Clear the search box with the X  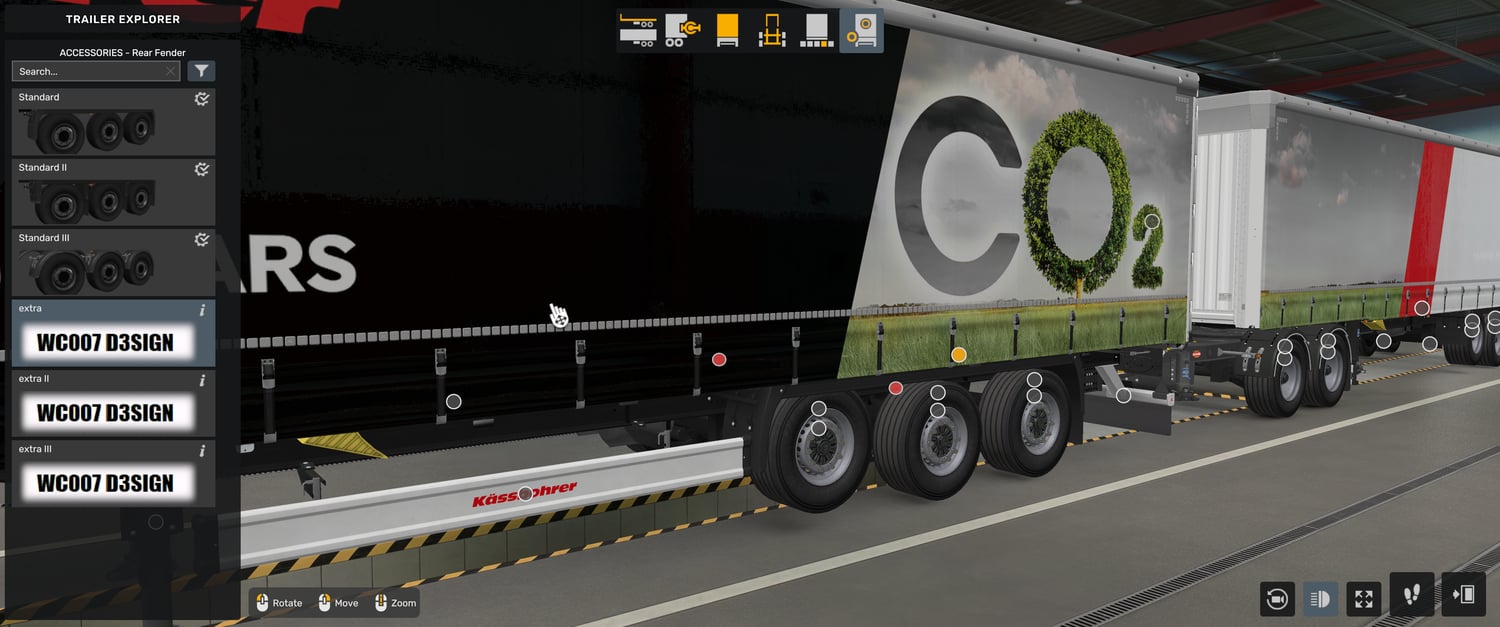coord(170,71)
